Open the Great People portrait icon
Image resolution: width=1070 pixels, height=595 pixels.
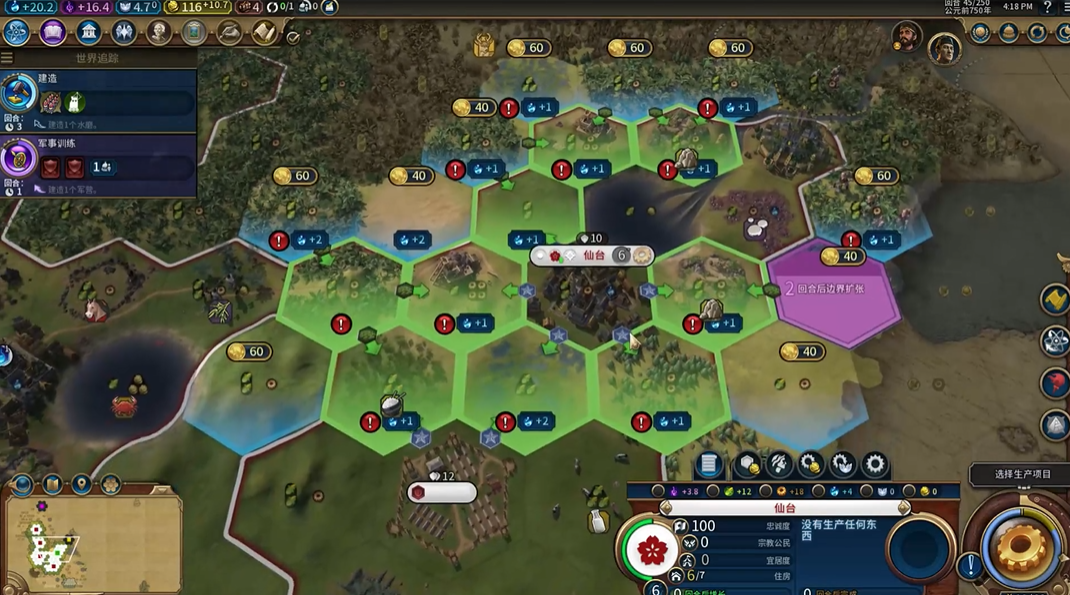(159, 33)
